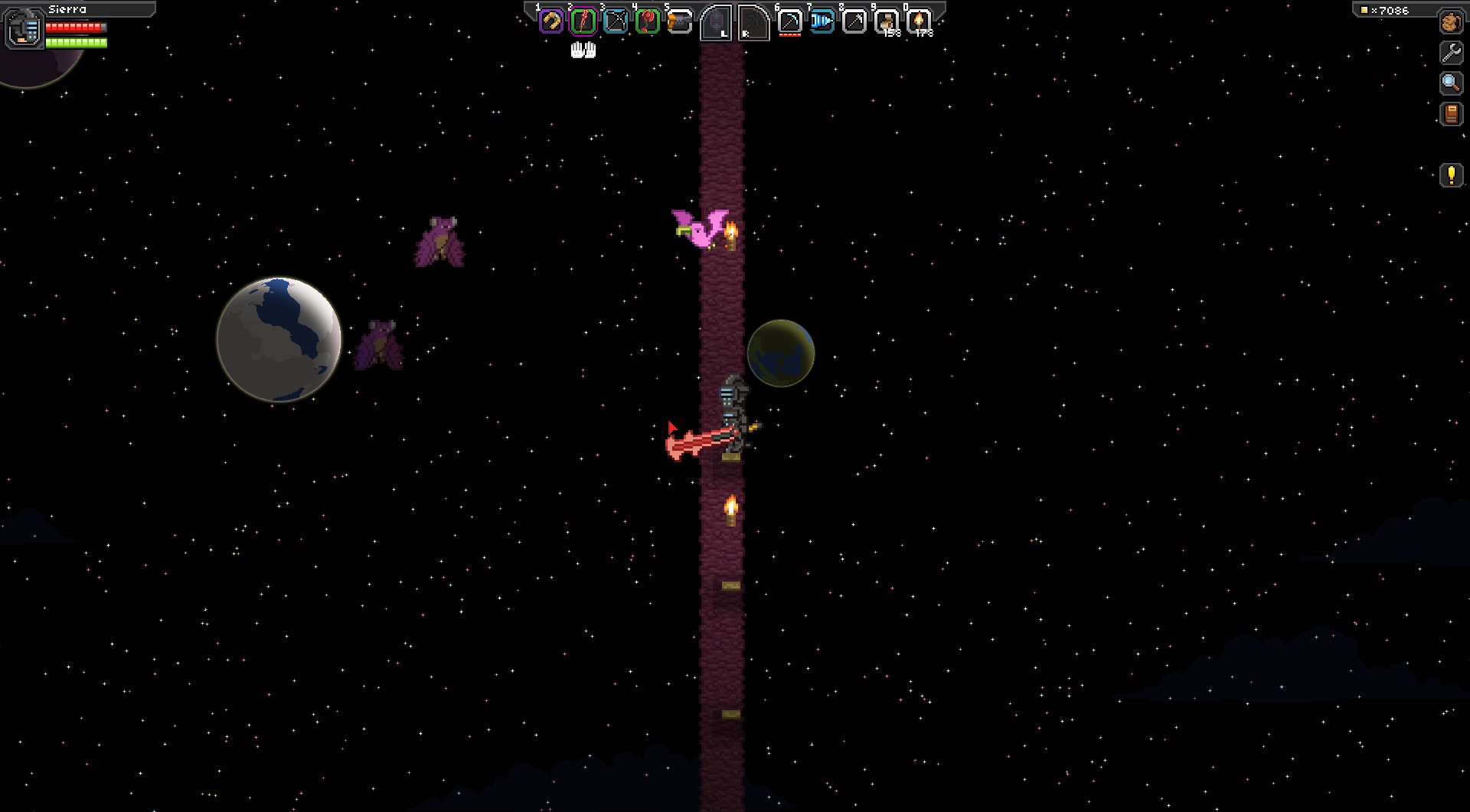
Task: Open the wrench crafting menu
Action: click(x=1451, y=52)
